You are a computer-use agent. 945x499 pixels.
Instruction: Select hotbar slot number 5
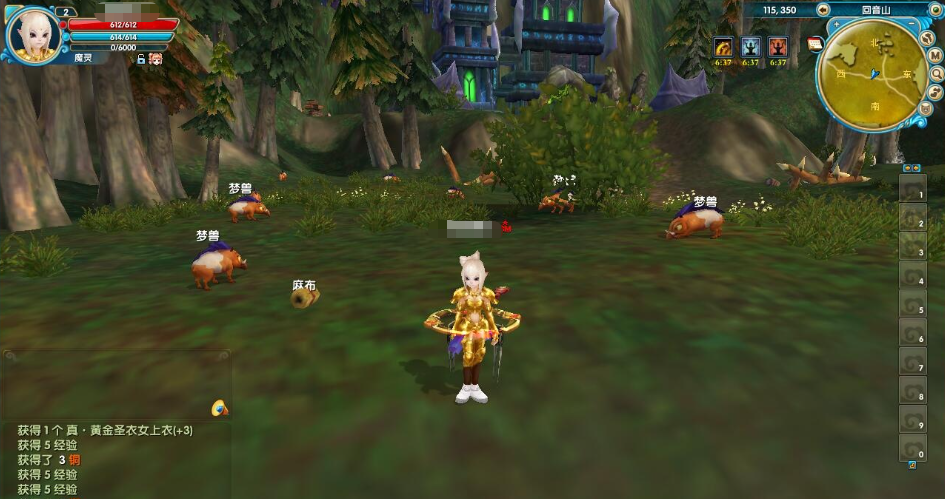(913, 305)
